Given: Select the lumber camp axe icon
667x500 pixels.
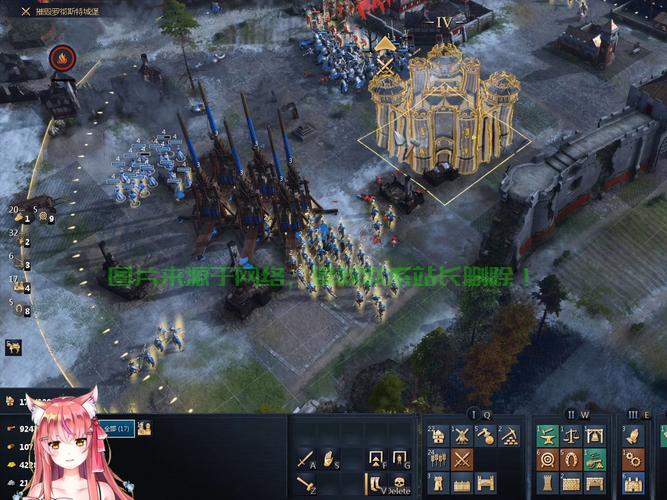Looking at the screenshot, I should [x=485, y=436].
